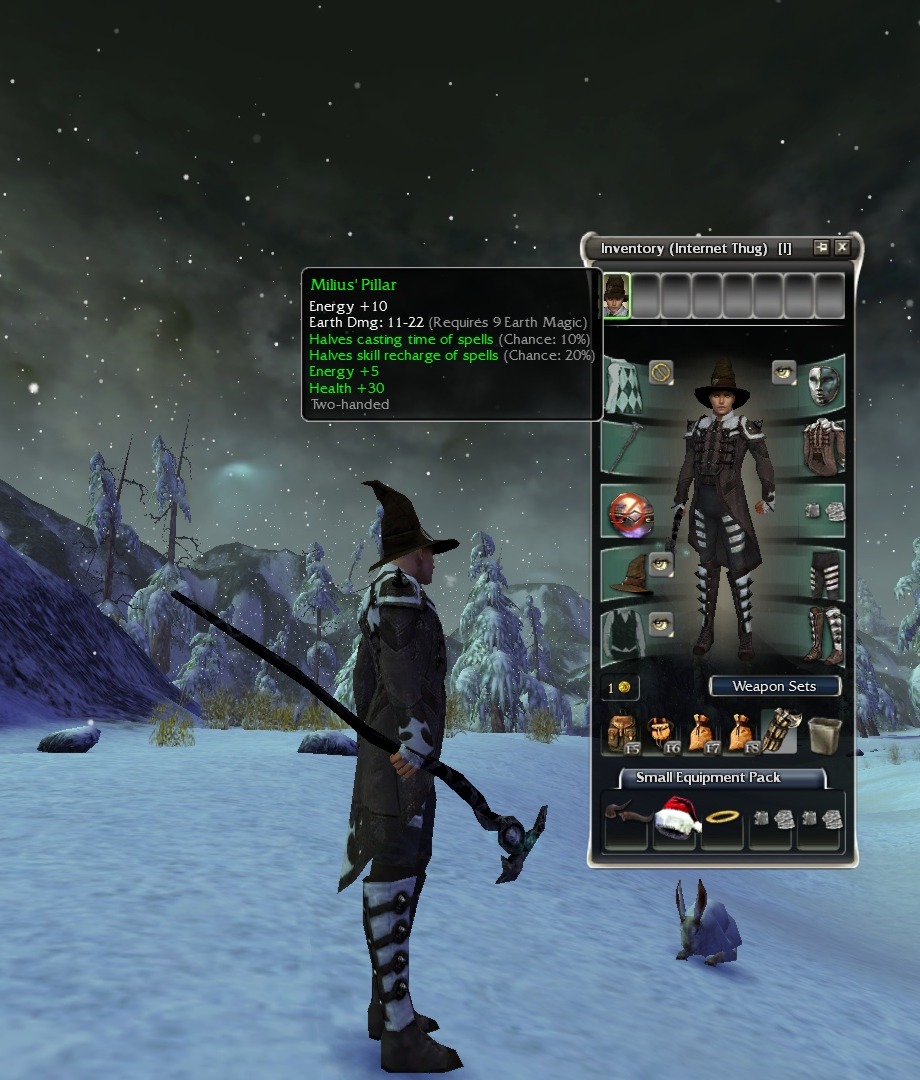Select the equipped staff weapon slot
The width and height of the screenshot is (920, 1080).
tap(624, 448)
